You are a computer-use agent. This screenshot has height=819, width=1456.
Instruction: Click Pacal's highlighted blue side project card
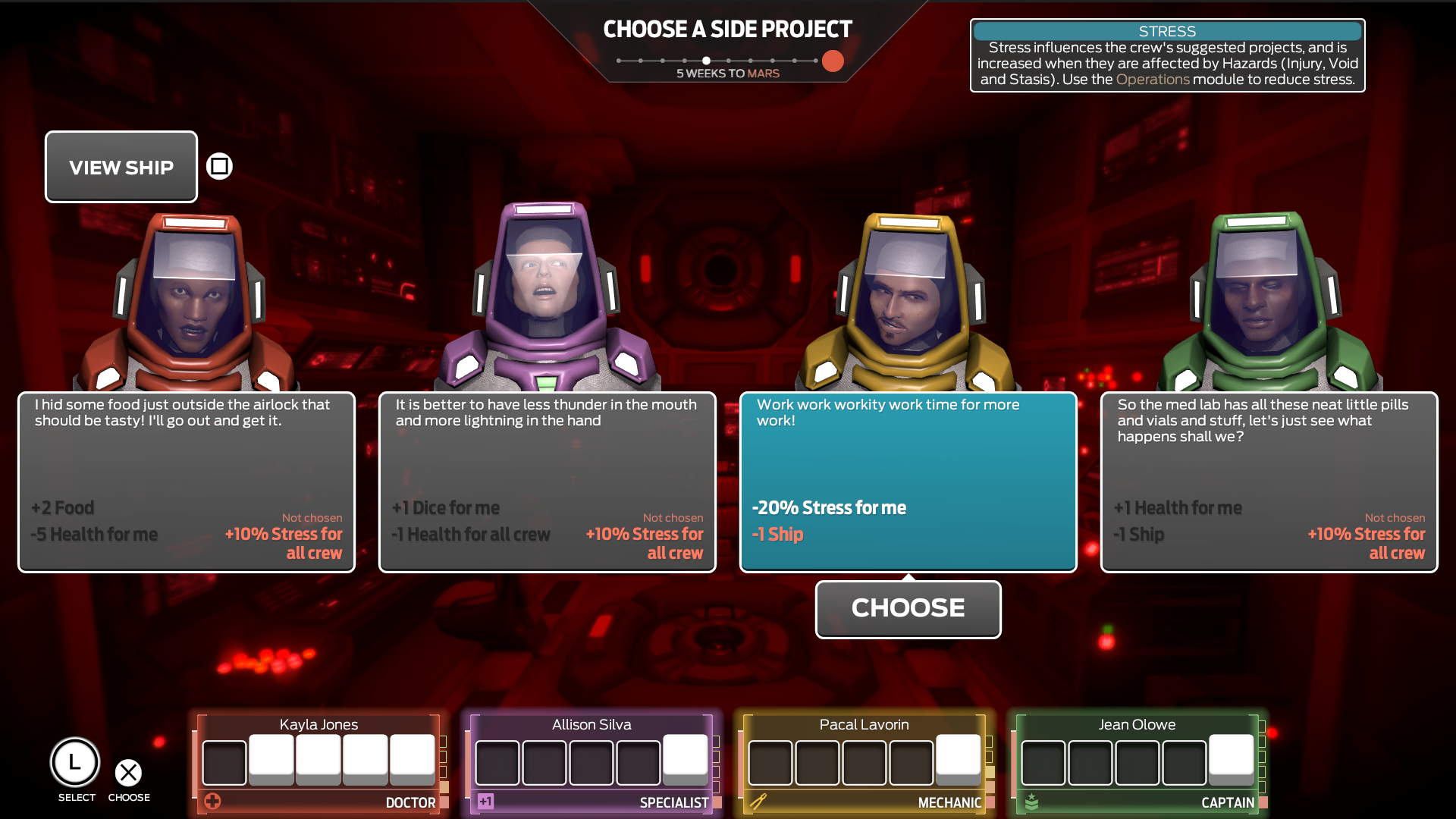908,482
